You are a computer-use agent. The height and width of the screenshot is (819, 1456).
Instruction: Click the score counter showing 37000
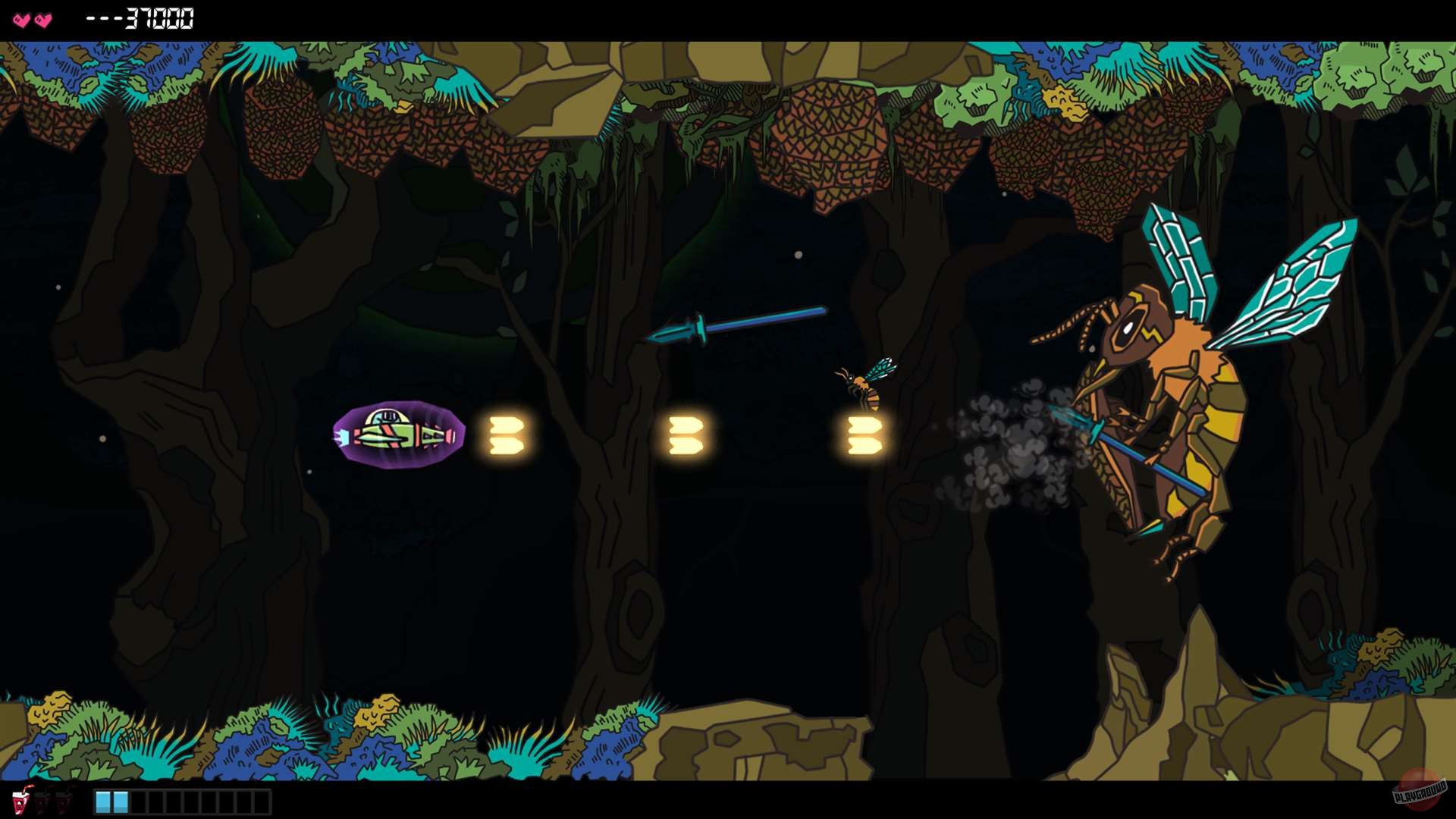pyautogui.click(x=152, y=18)
